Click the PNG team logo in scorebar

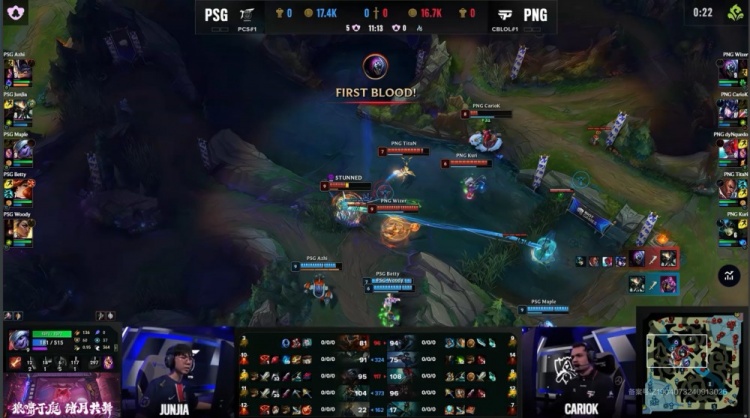508,14
